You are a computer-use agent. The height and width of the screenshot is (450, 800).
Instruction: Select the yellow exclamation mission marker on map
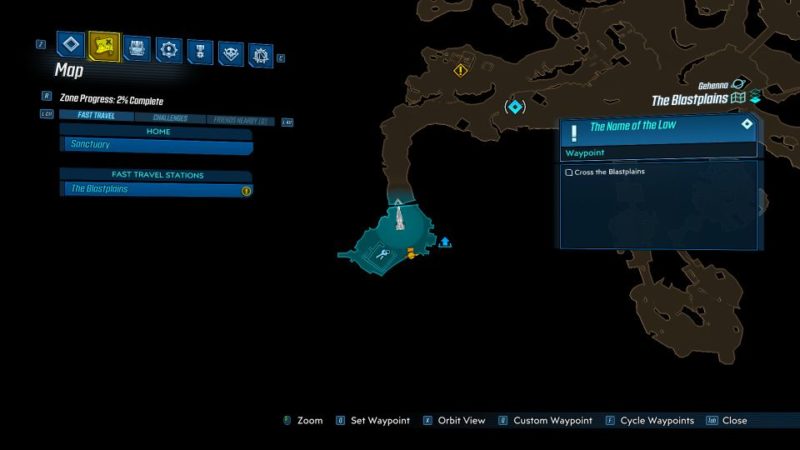(x=460, y=70)
